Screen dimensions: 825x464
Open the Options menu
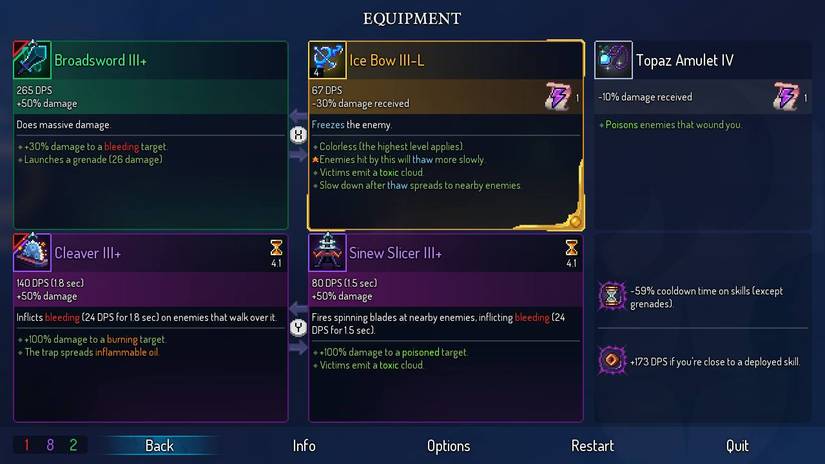point(448,446)
